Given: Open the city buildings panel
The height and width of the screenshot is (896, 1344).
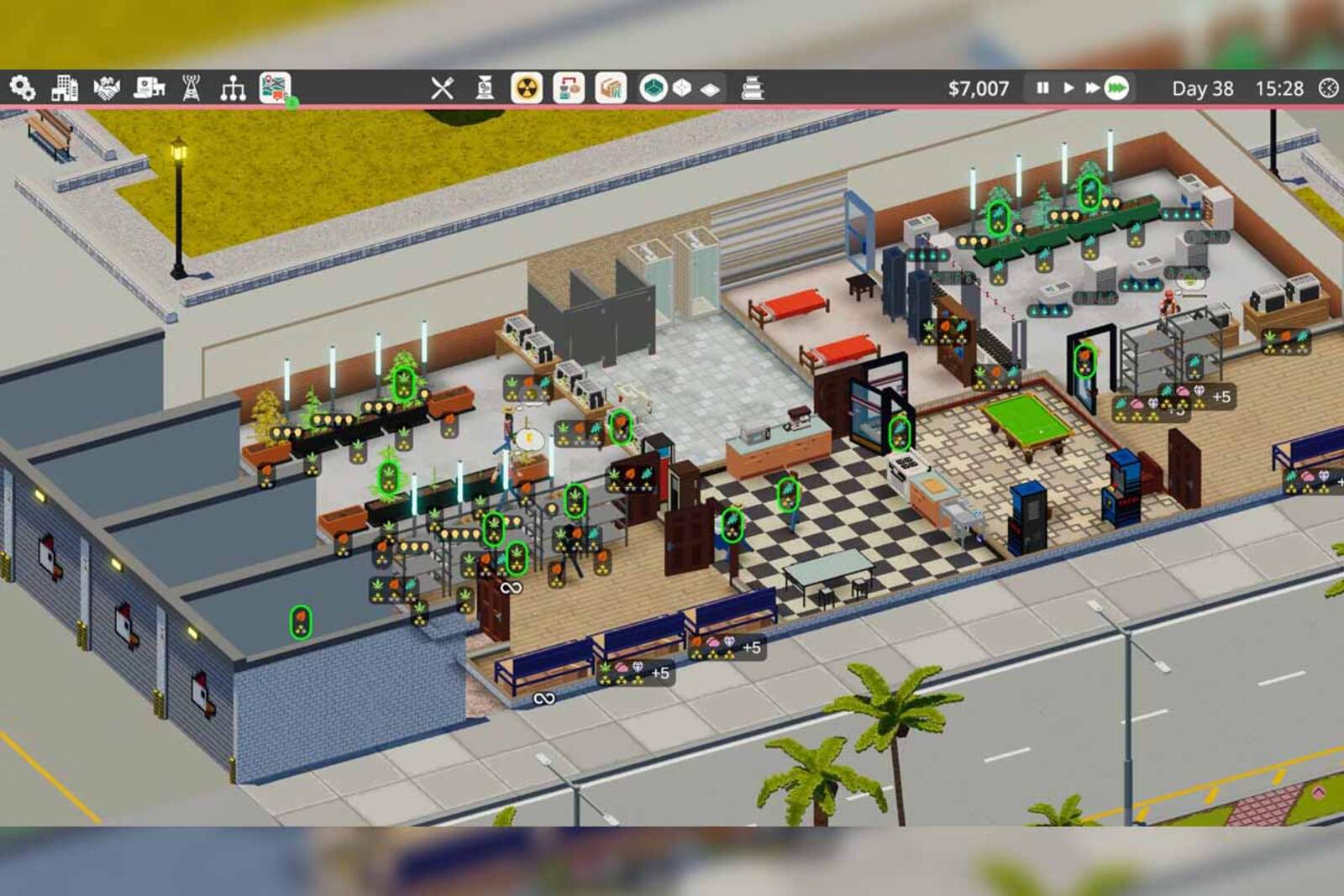Looking at the screenshot, I should click(65, 88).
